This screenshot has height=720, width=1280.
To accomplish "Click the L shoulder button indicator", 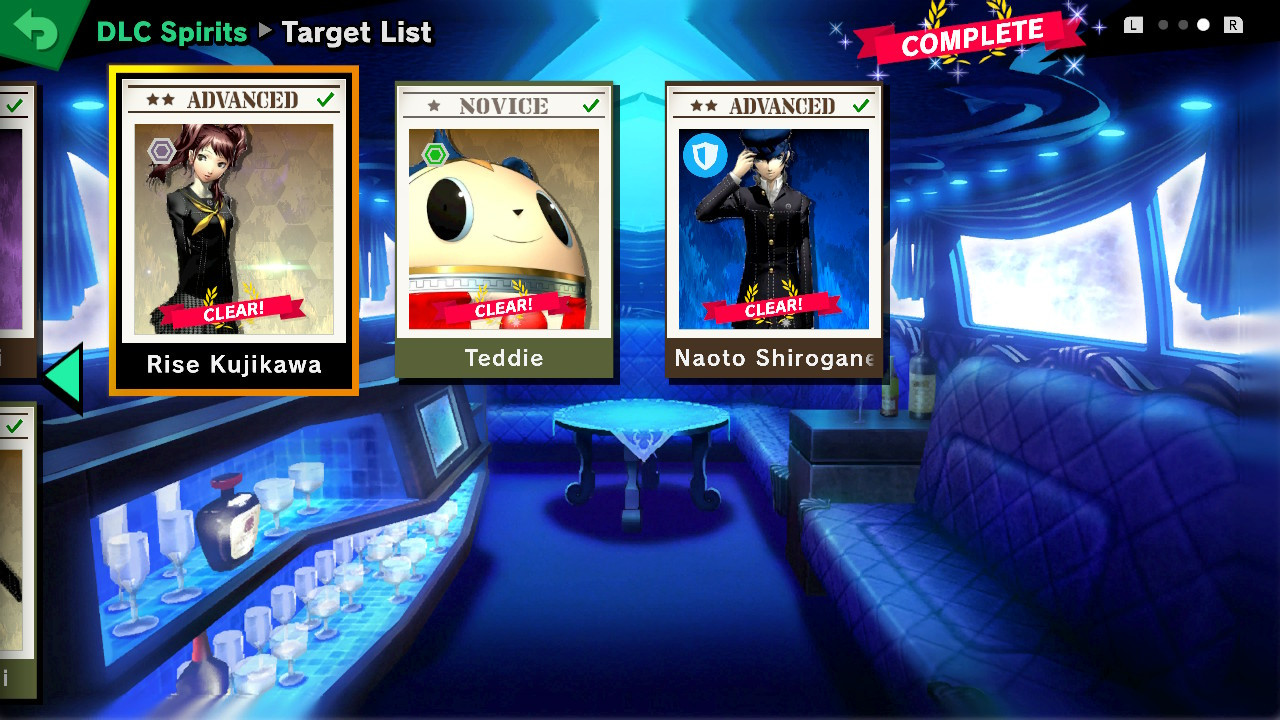I will [x=1133, y=24].
